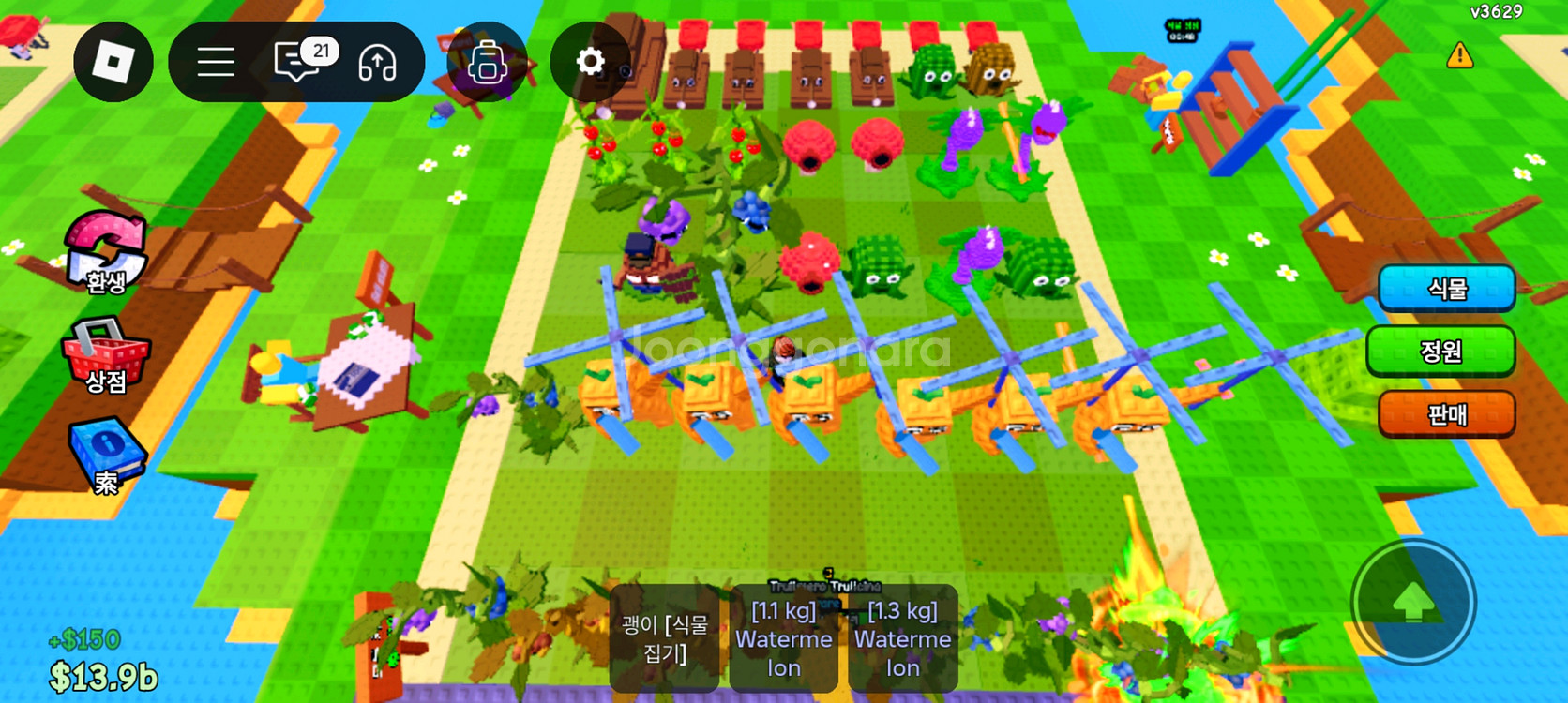Select the 1.1 kg Watermelon slot
The height and width of the screenshot is (703, 1568).
[783, 638]
